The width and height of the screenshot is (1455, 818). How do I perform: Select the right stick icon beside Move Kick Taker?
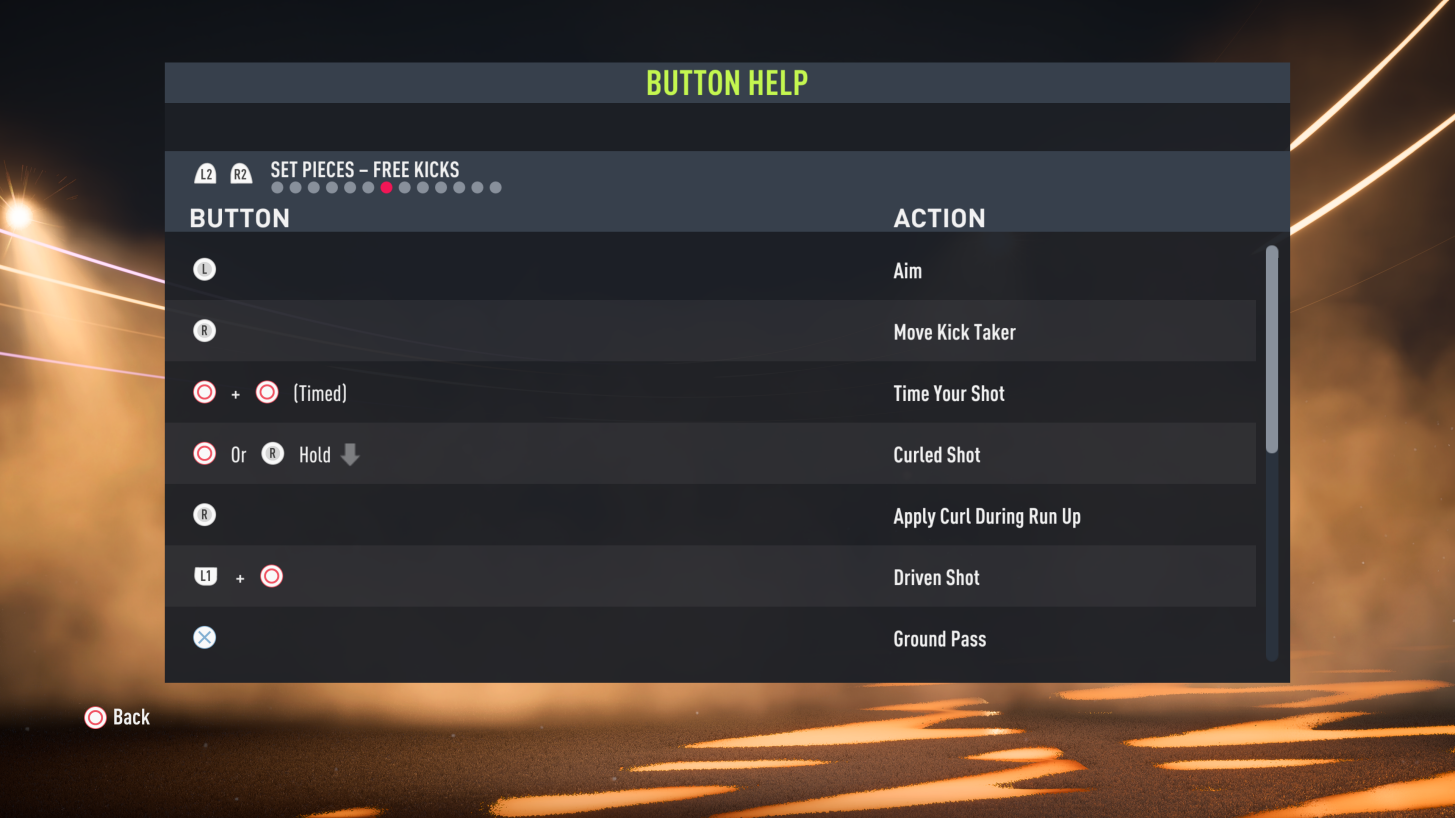click(x=204, y=330)
